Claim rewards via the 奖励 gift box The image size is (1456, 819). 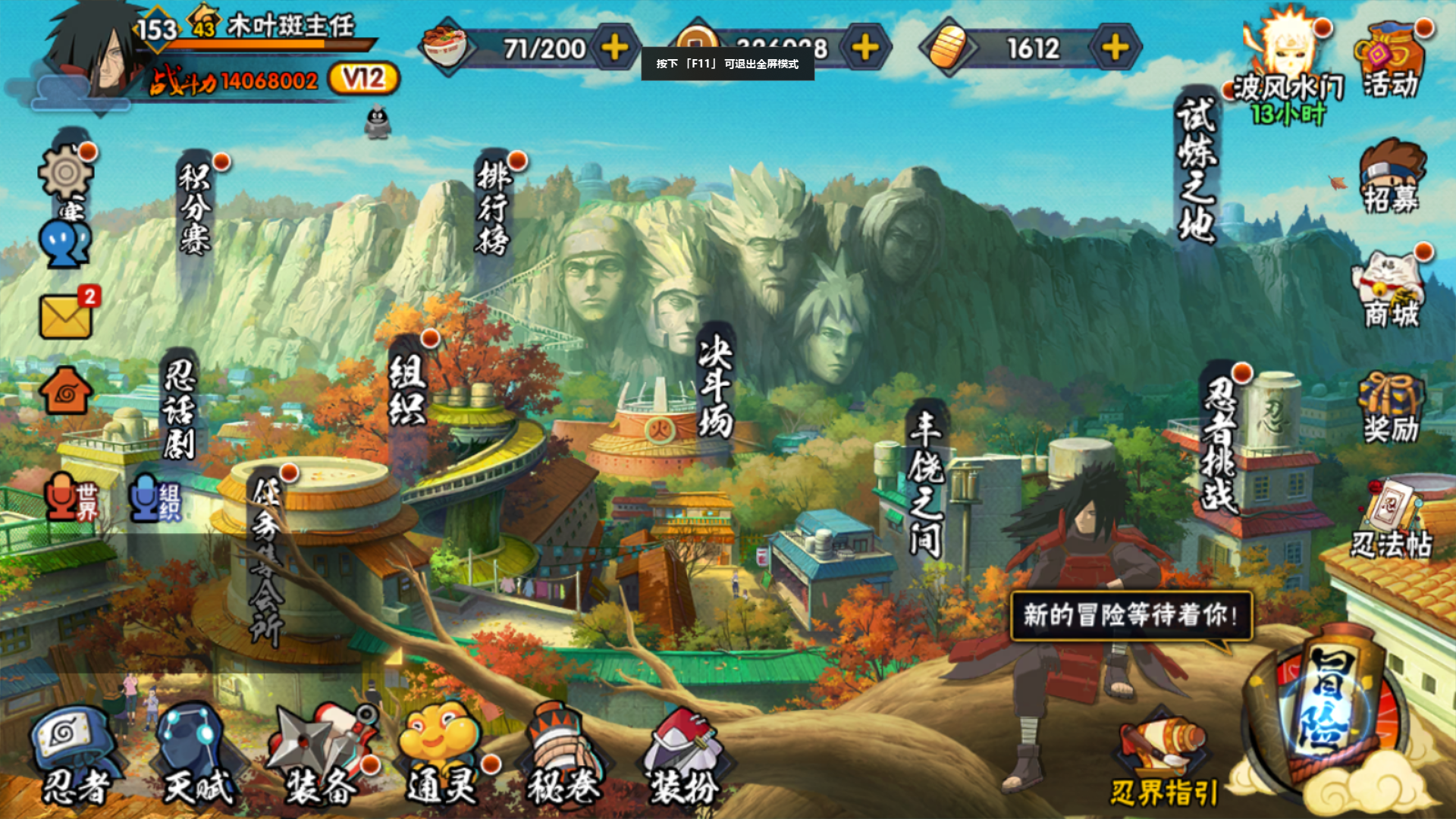click(x=1391, y=408)
